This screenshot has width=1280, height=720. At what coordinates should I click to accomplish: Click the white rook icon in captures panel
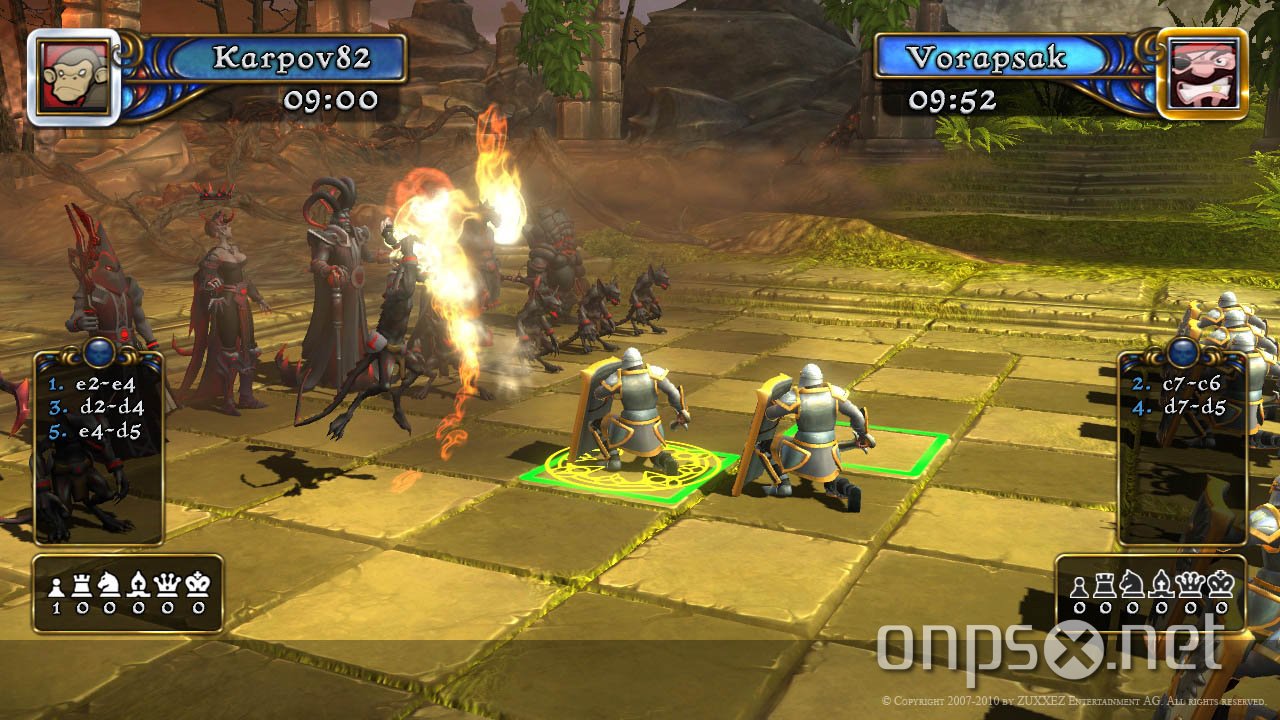point(81,585)
